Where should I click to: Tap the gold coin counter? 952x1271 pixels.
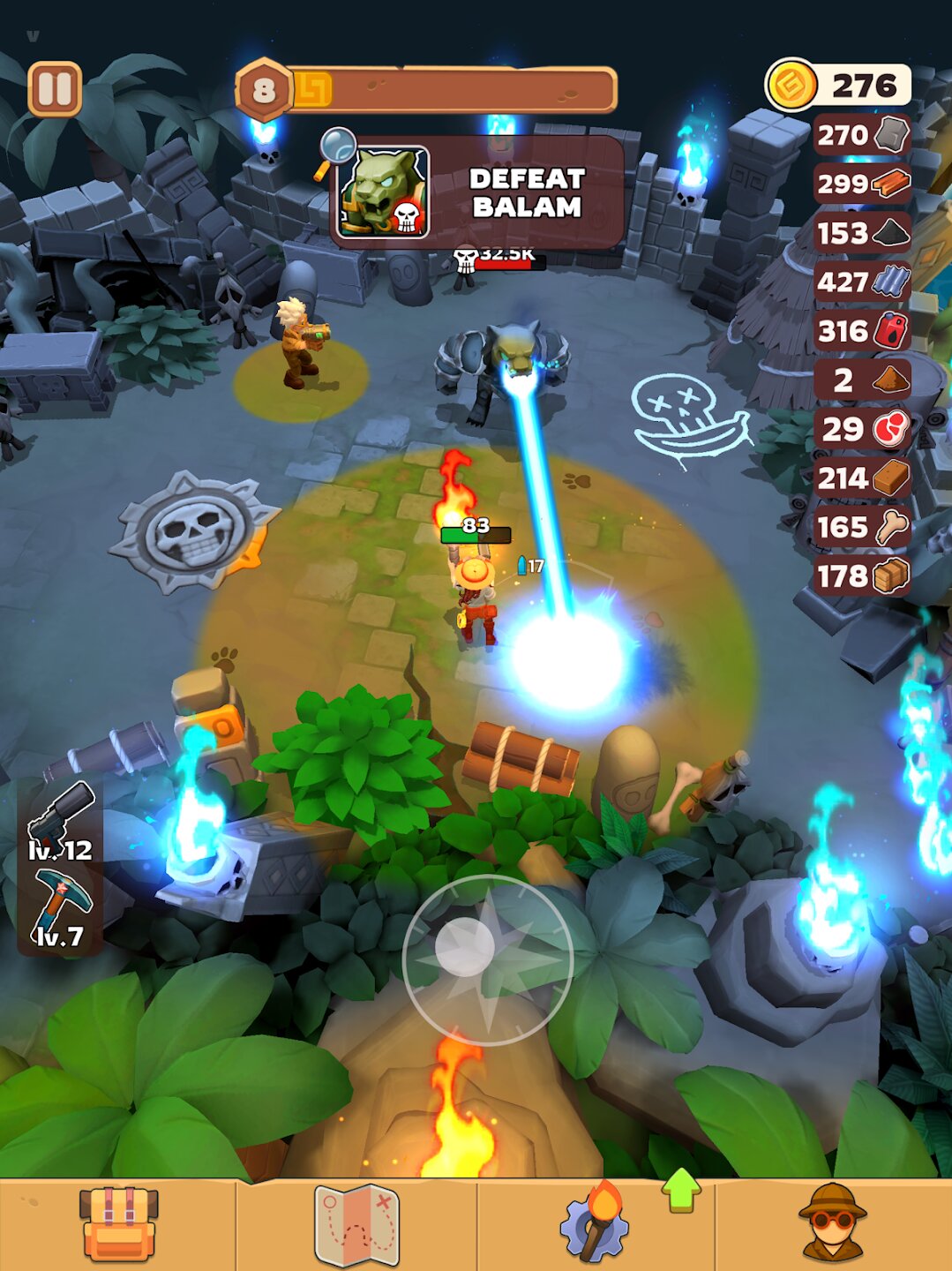point(837,86)
